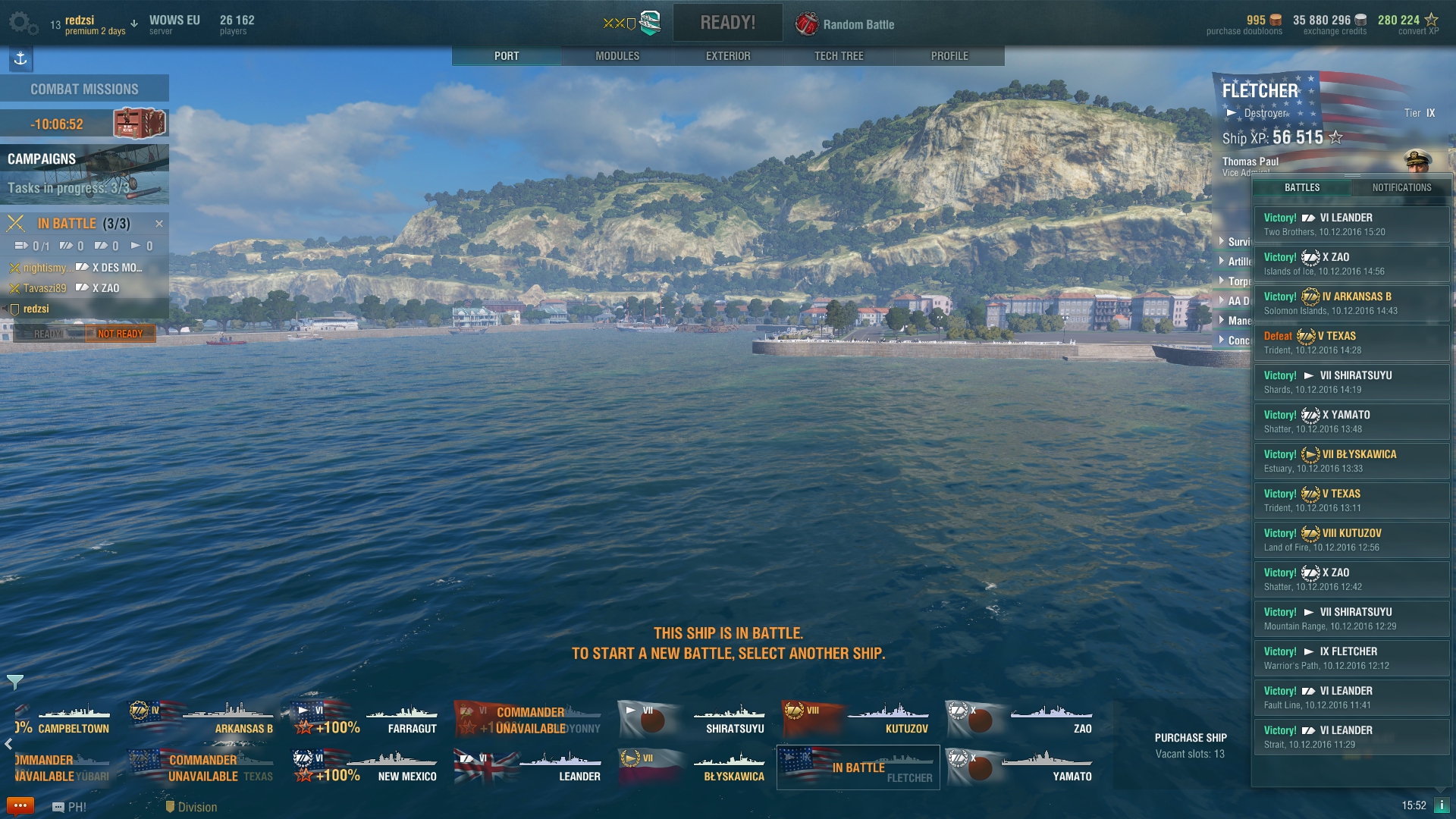Open the Combat Missions panel

tap(84, 89)
